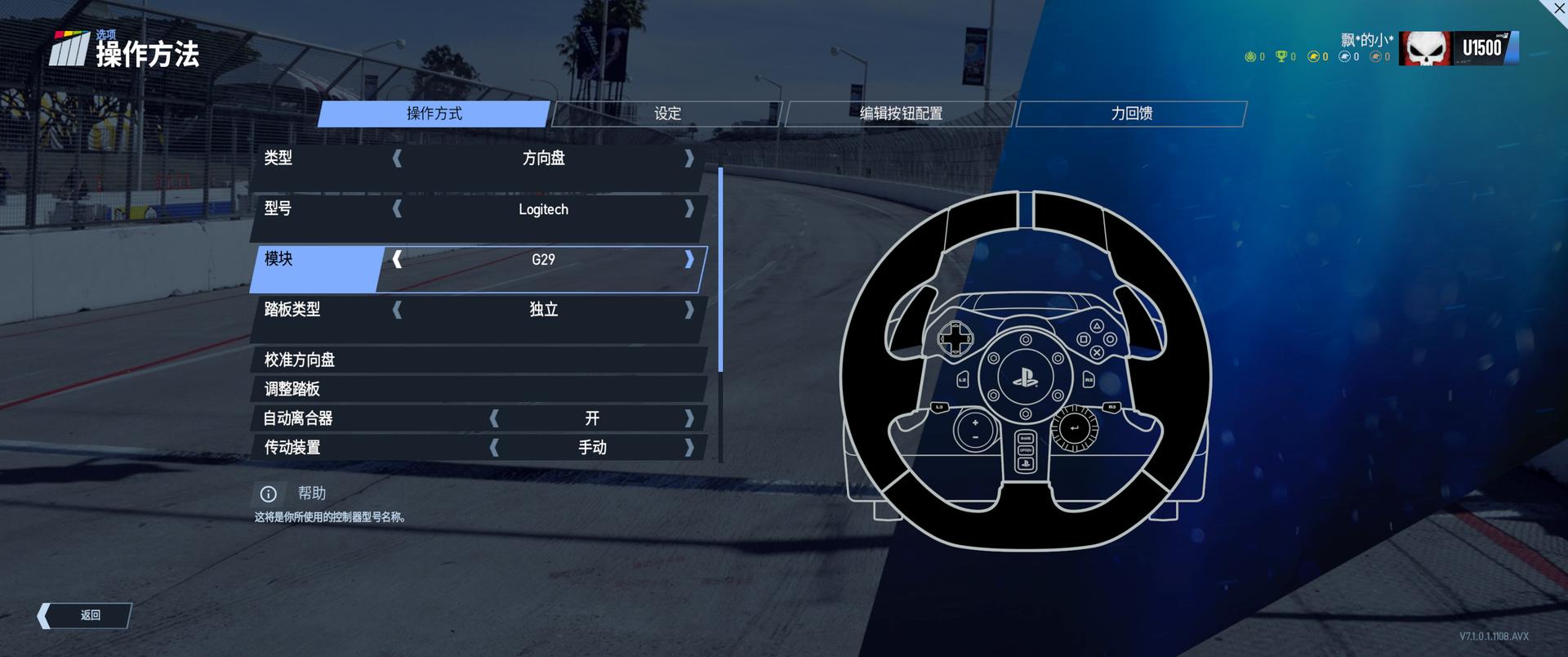Change 踏板类型 with right arrow
Viewport: 1568px width, 657px height.
[689, 310]
